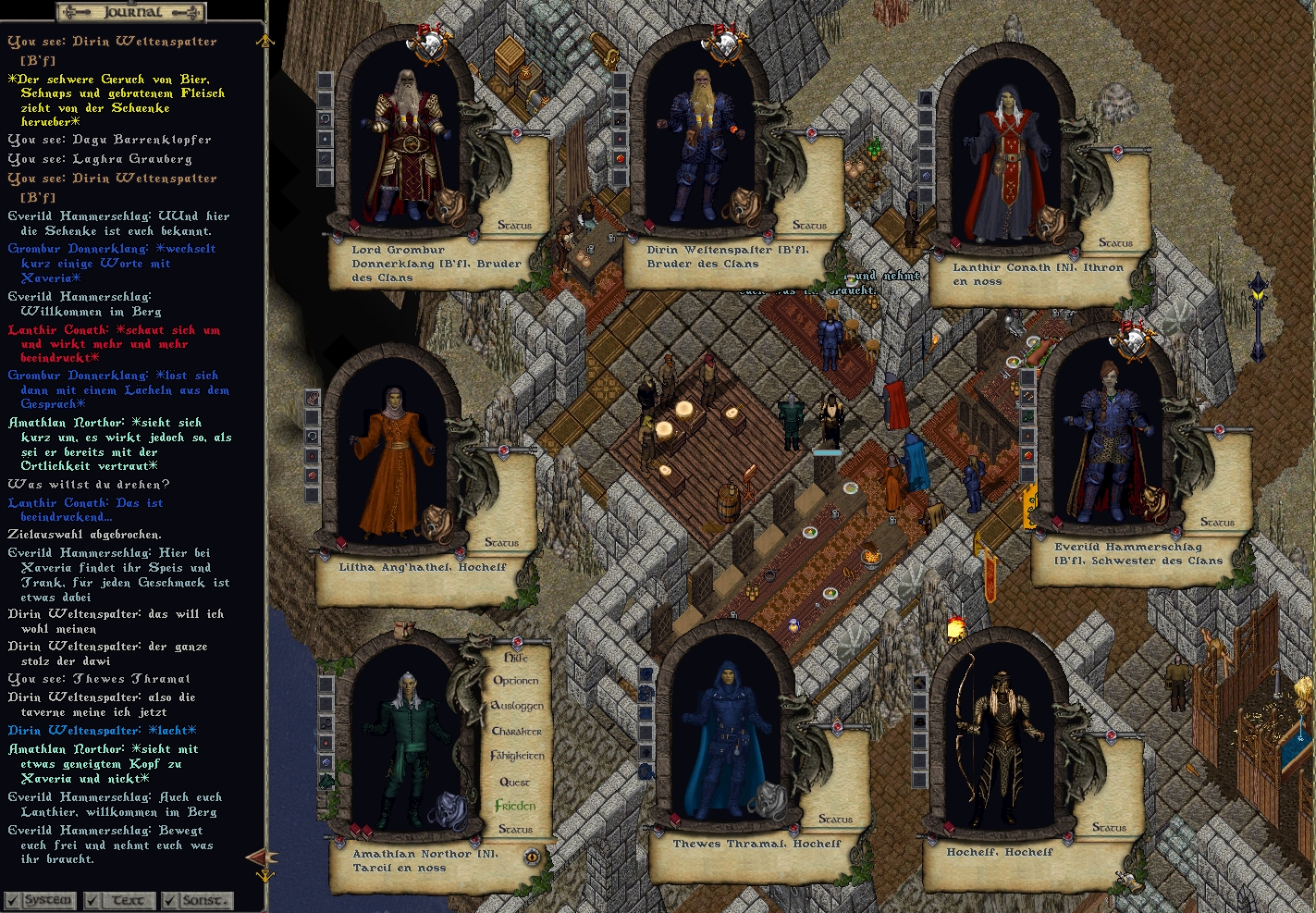Click Ausloggen to log out

[516, 706]
